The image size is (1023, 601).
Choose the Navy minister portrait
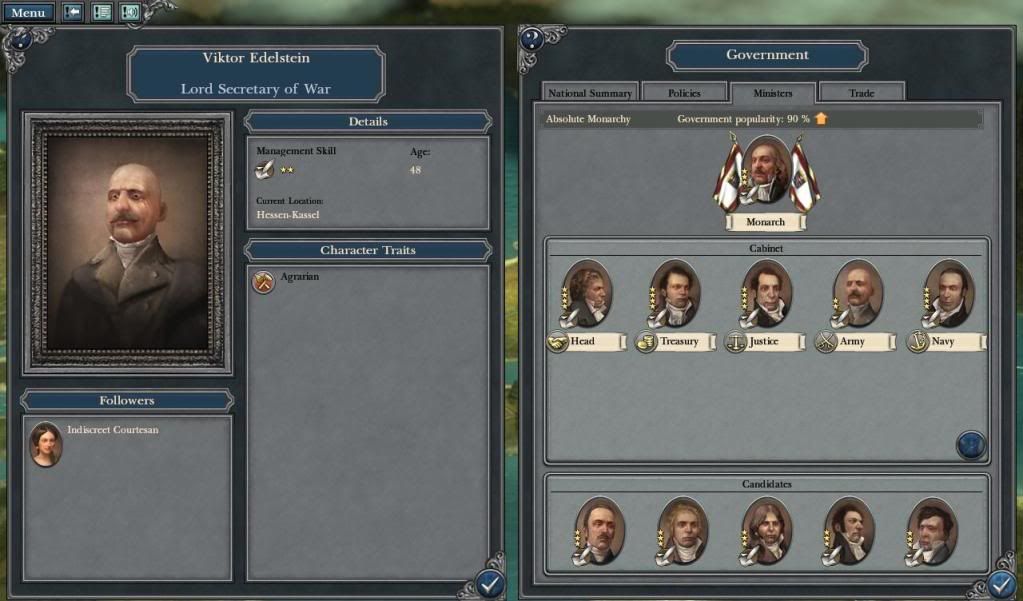tap(948, 294)
